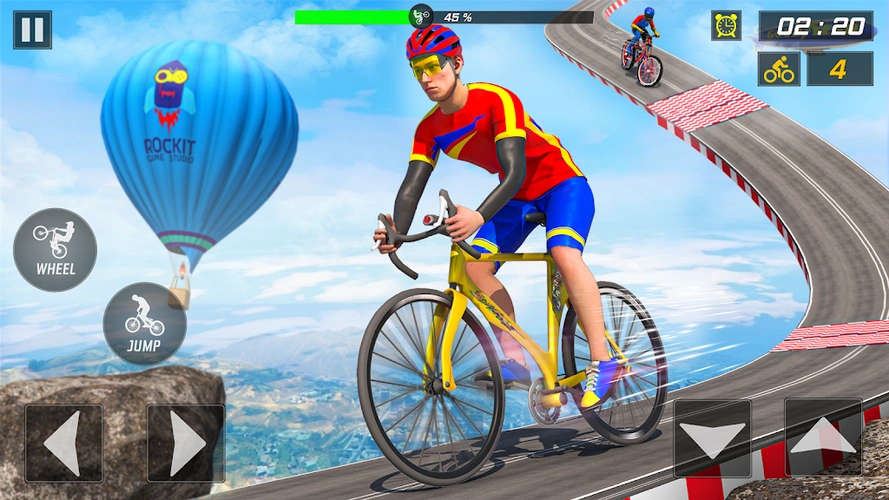Accelerate using the up arrow button
The width and height of the screenshot is (889, 500).
pos(823,437)
